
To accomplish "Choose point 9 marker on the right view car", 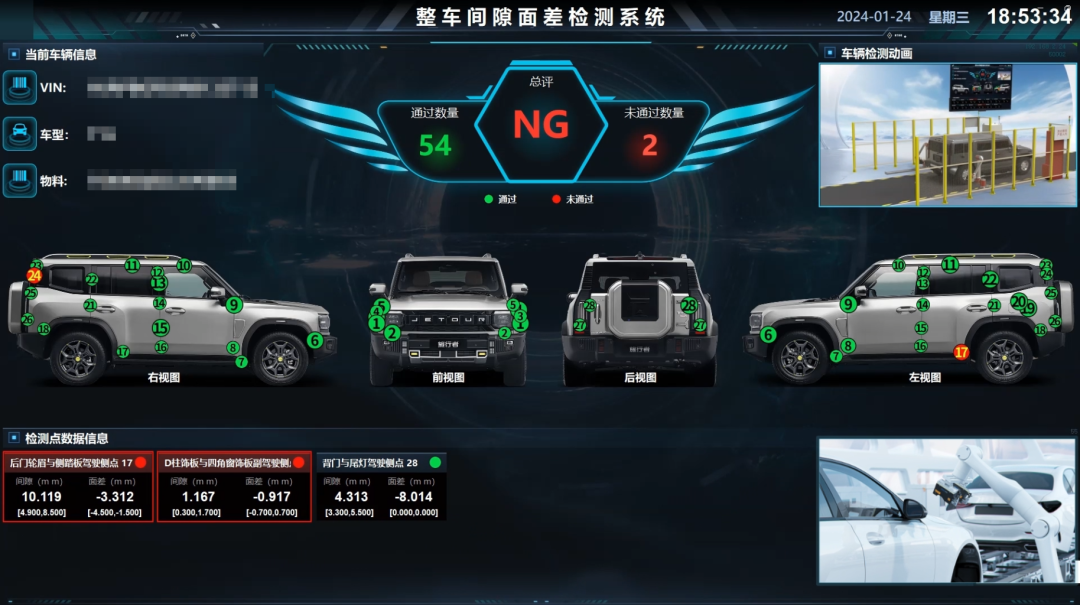I will [234, 305].
